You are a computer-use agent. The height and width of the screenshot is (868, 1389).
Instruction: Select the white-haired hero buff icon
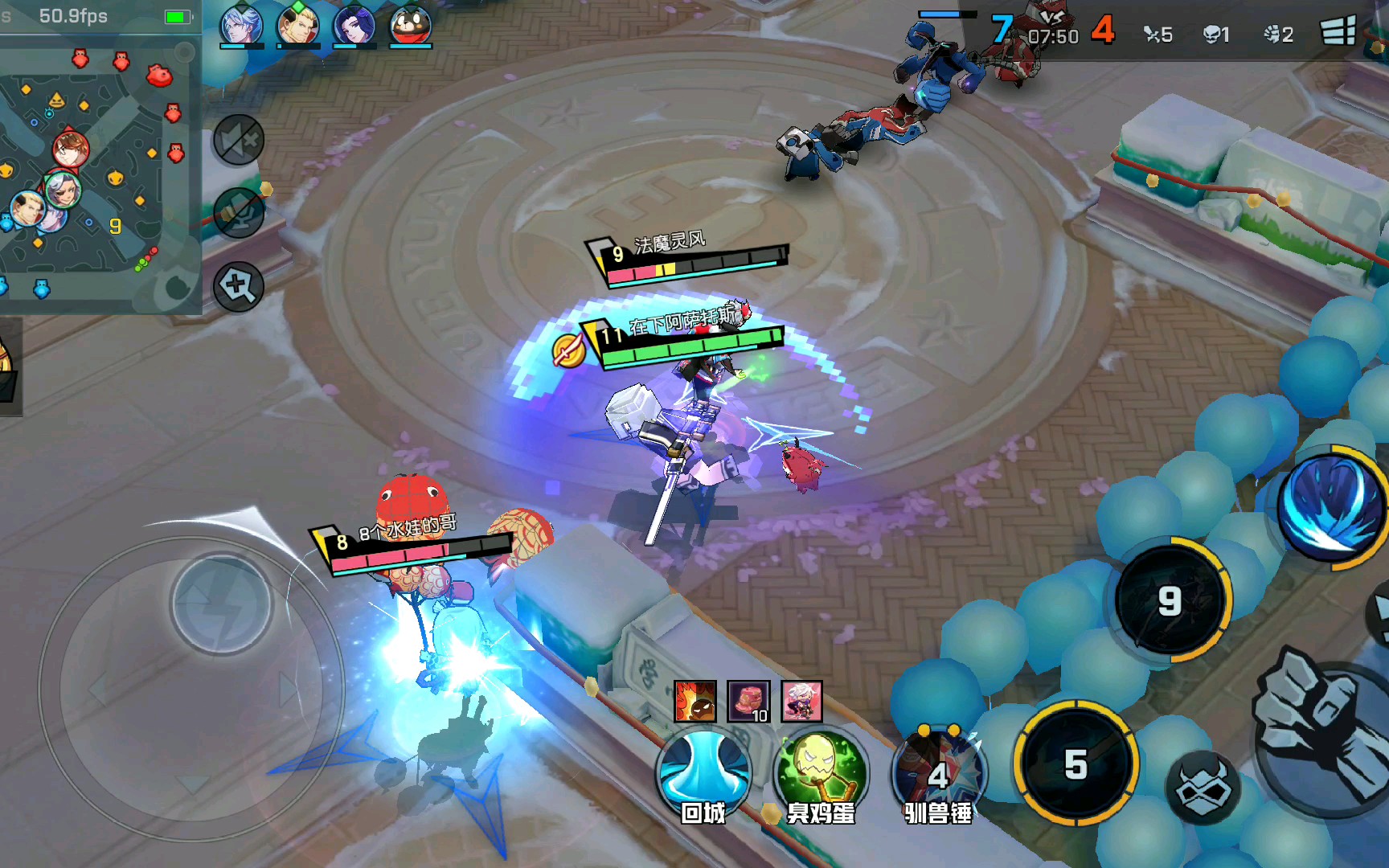(801, 702)
